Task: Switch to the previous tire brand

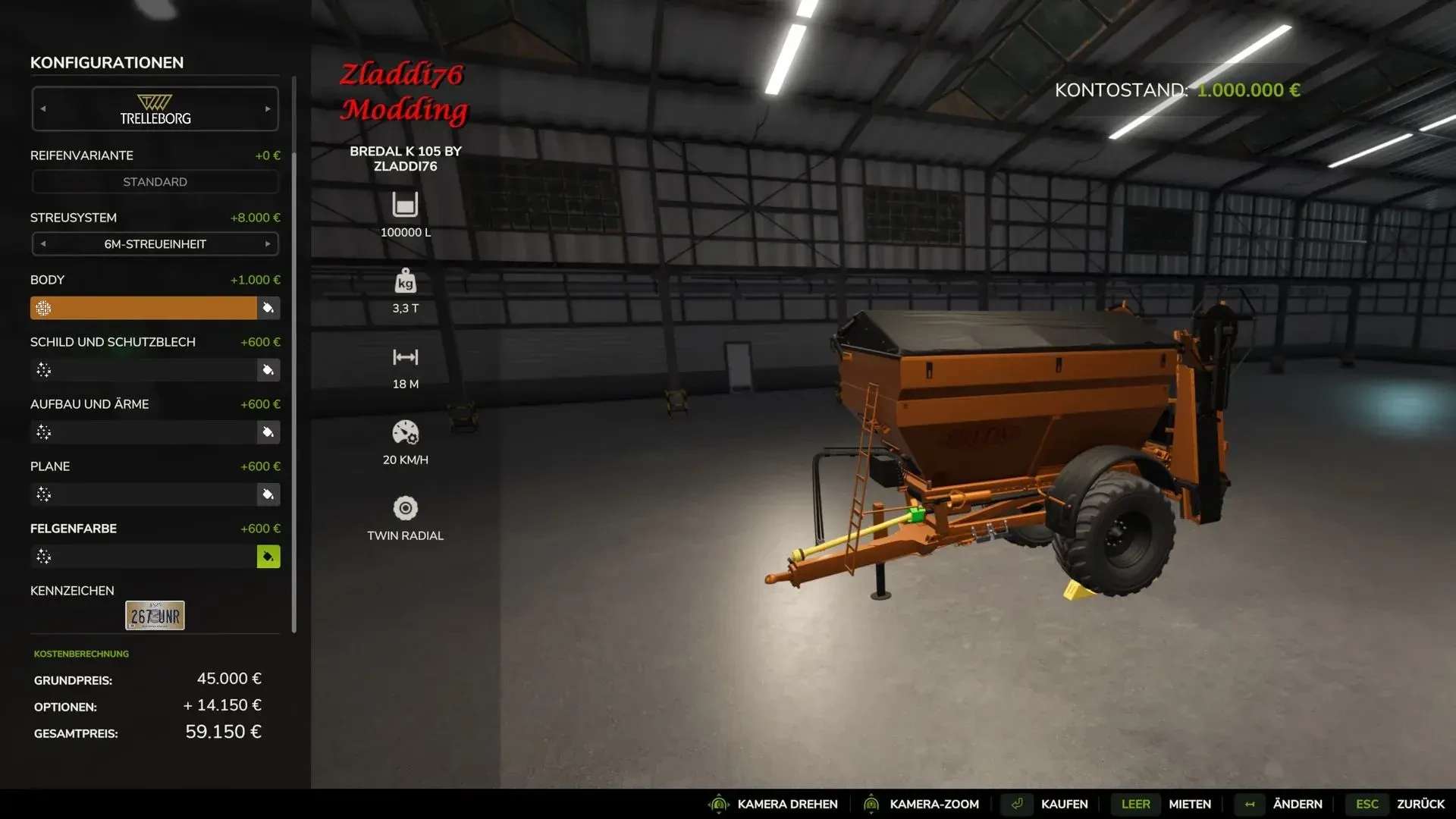Action: [x=43, y=109]
